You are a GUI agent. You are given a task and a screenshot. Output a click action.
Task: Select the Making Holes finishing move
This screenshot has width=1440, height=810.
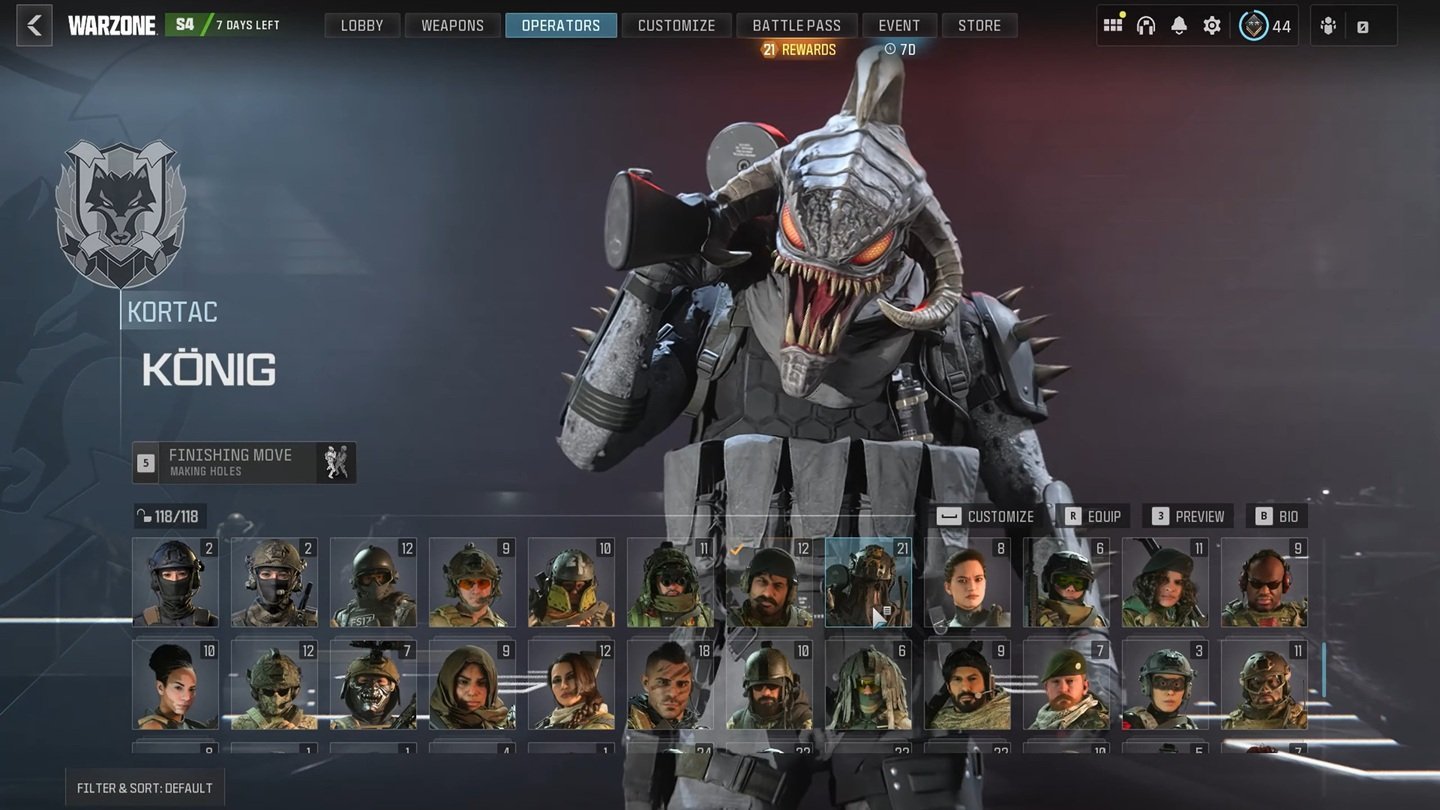pyautogui.click(x=245, y=462)
